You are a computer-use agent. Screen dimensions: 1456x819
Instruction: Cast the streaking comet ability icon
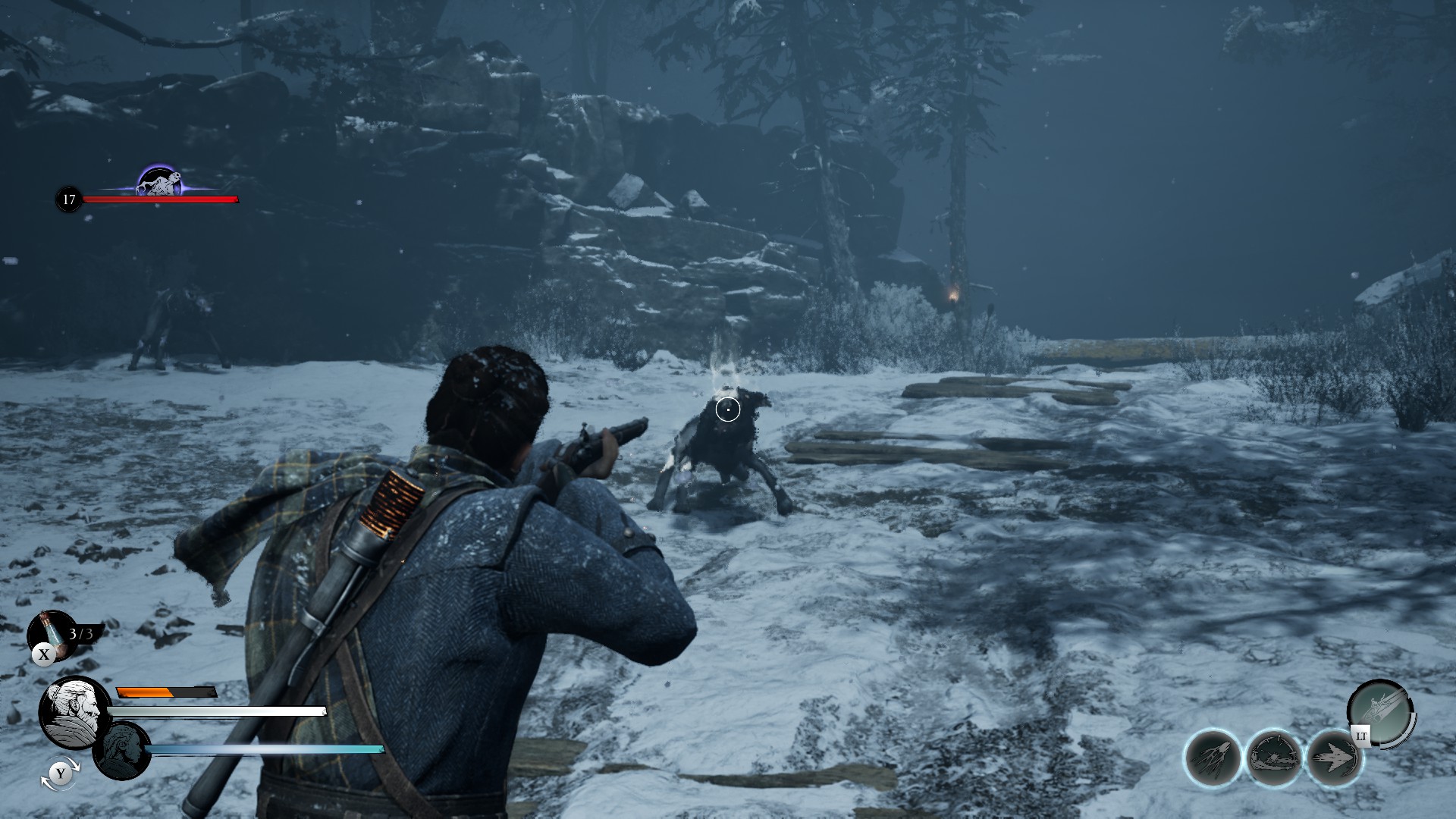click(1213, 757)
